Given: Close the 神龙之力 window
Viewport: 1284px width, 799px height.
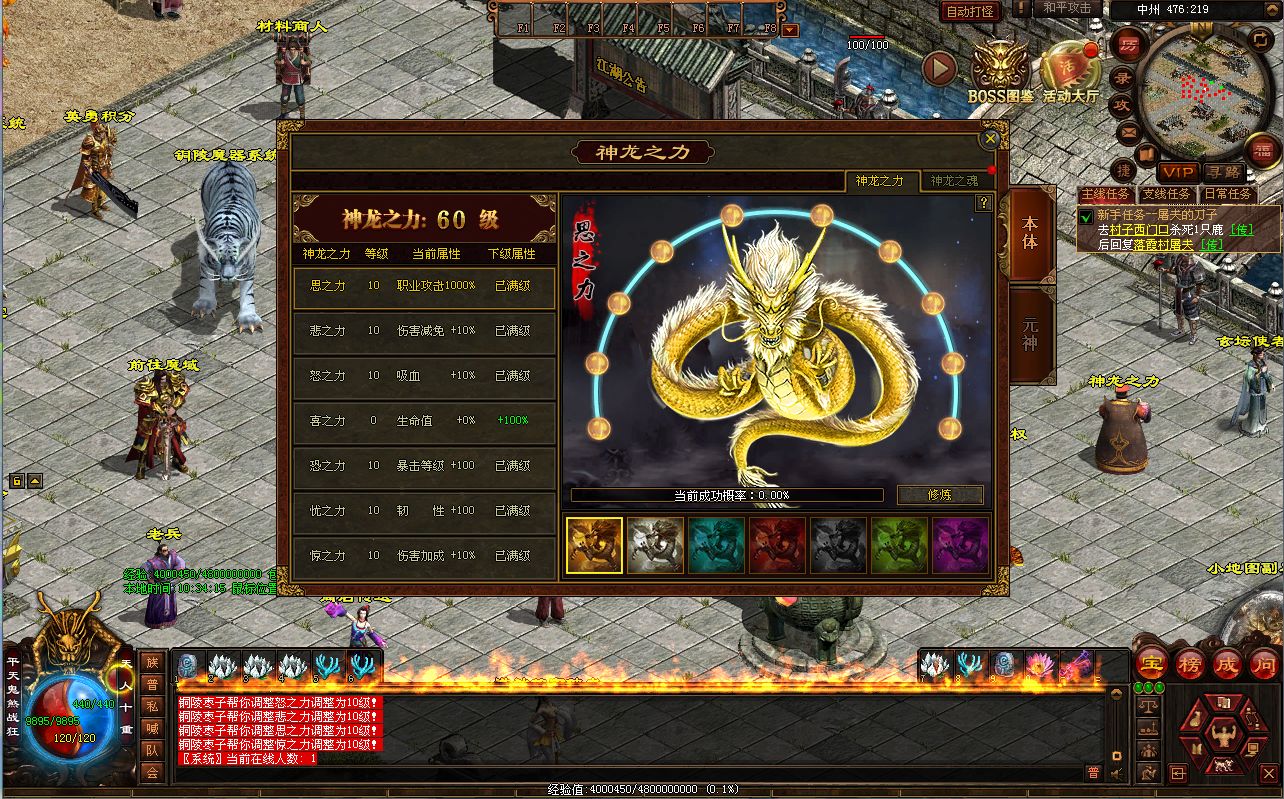Looking at the screenshot, I should point(990,140).
